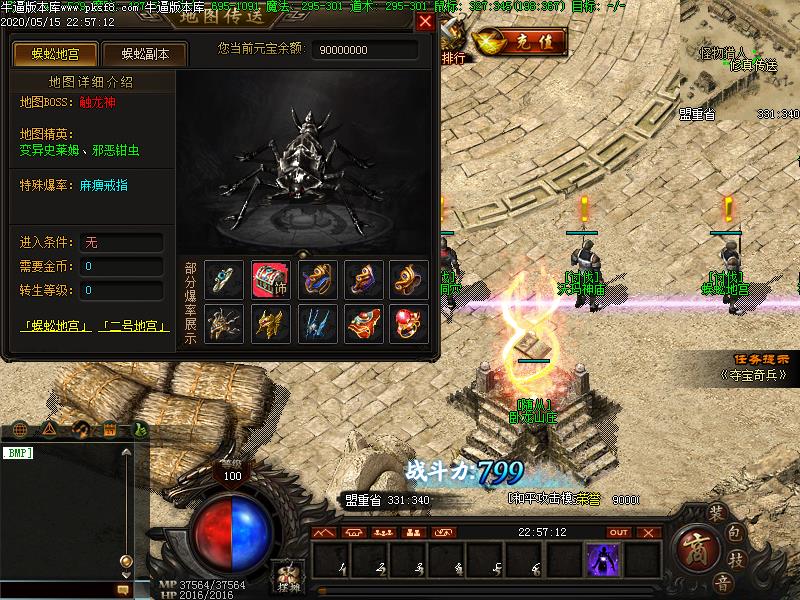The height and width of the screenshot is (600, 800).
Task: Teleport via the 二号地宫 link
Action: pos(131,327)
